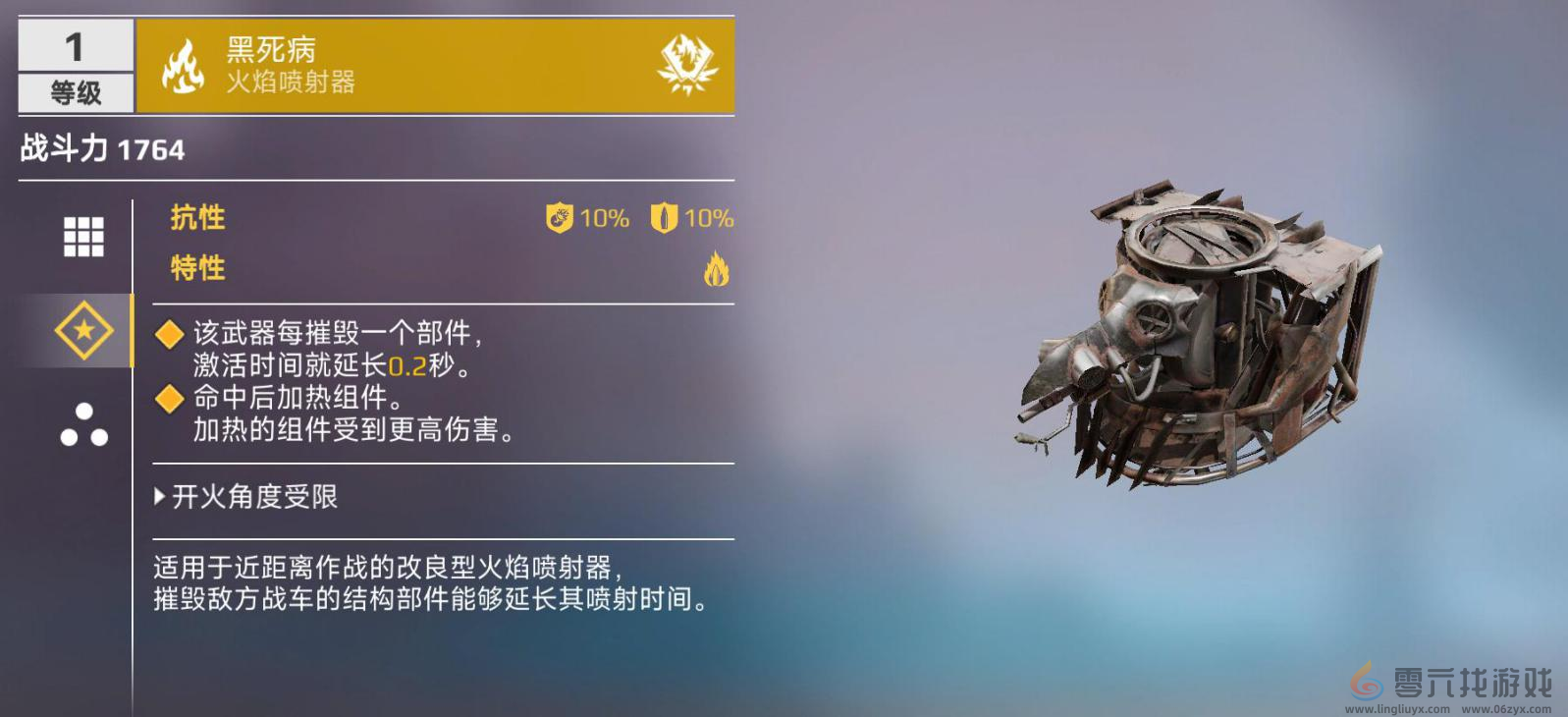Expand the first perk about destroying parts
Image resolution: width=1568 pixels, height=717 pixels.
click(x=169, y=334)
